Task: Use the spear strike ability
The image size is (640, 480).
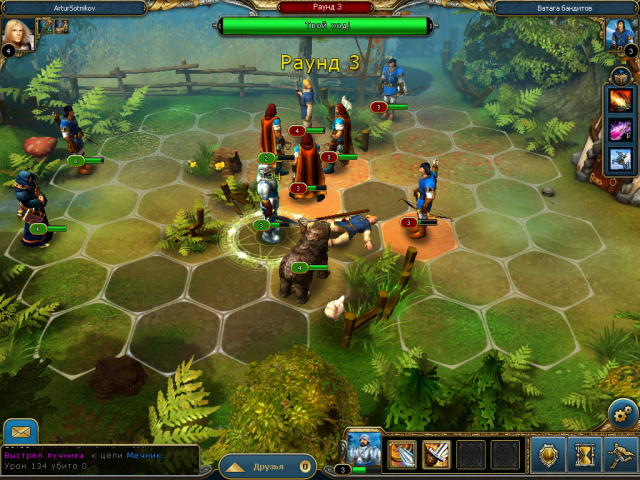Action: (401, 454)
